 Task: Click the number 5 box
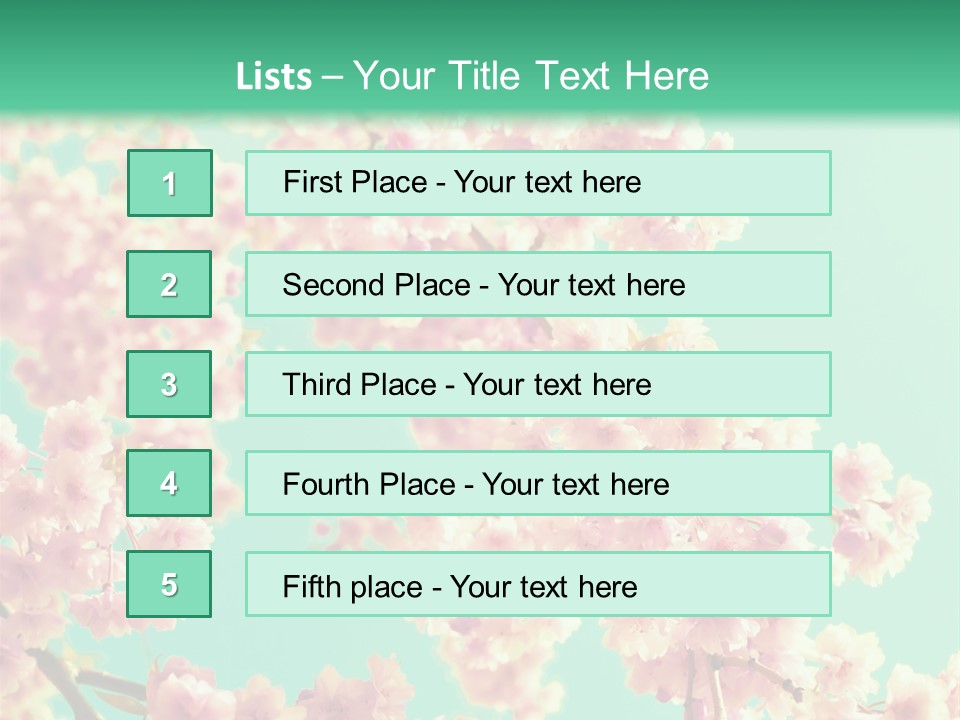(169, 585)
